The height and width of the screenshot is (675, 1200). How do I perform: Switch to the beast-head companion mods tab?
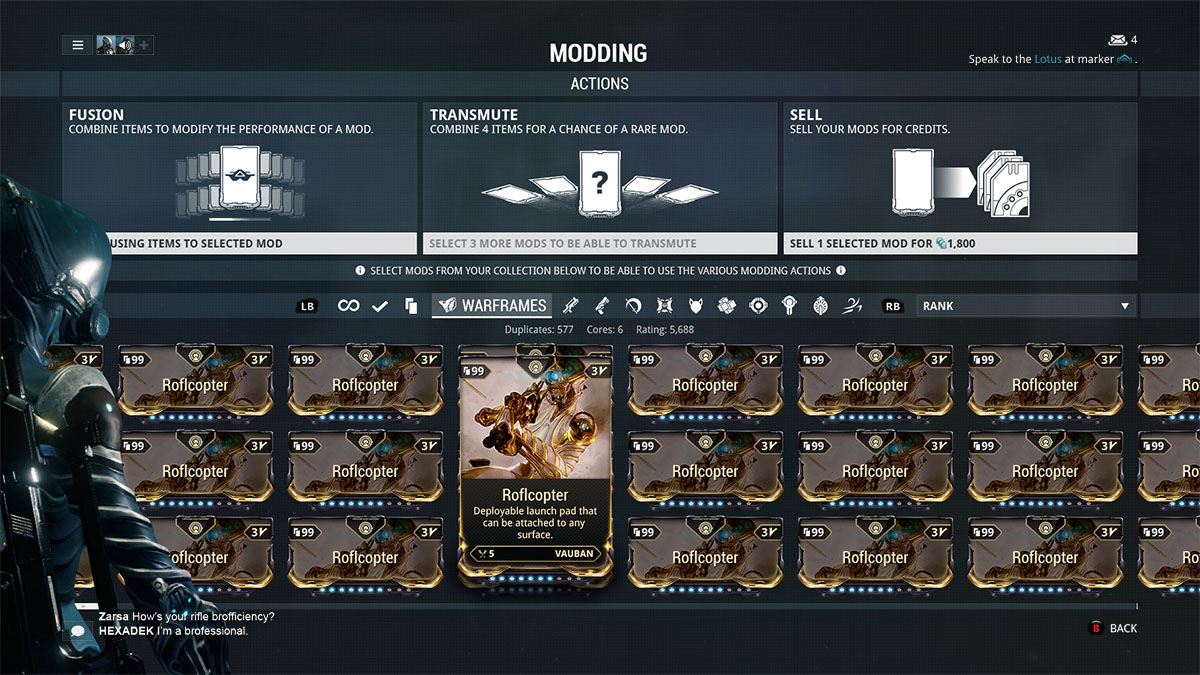click(696, 306)
